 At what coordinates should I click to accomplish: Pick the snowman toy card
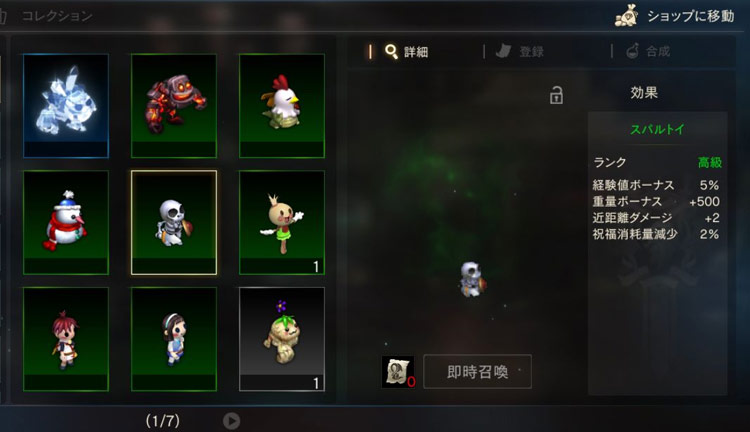(x=66, y=222)
